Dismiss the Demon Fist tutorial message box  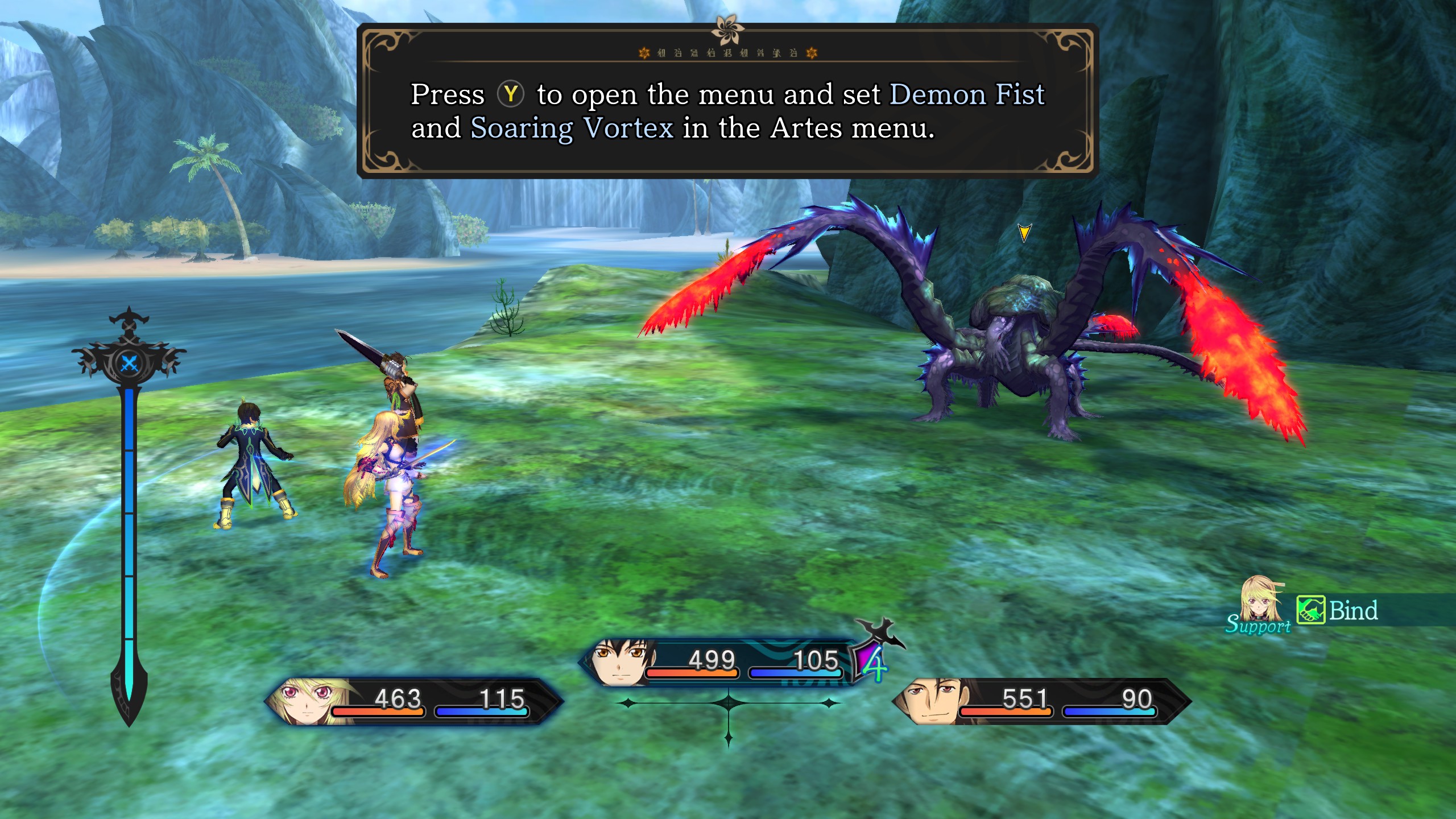click(x=727, y=101)
